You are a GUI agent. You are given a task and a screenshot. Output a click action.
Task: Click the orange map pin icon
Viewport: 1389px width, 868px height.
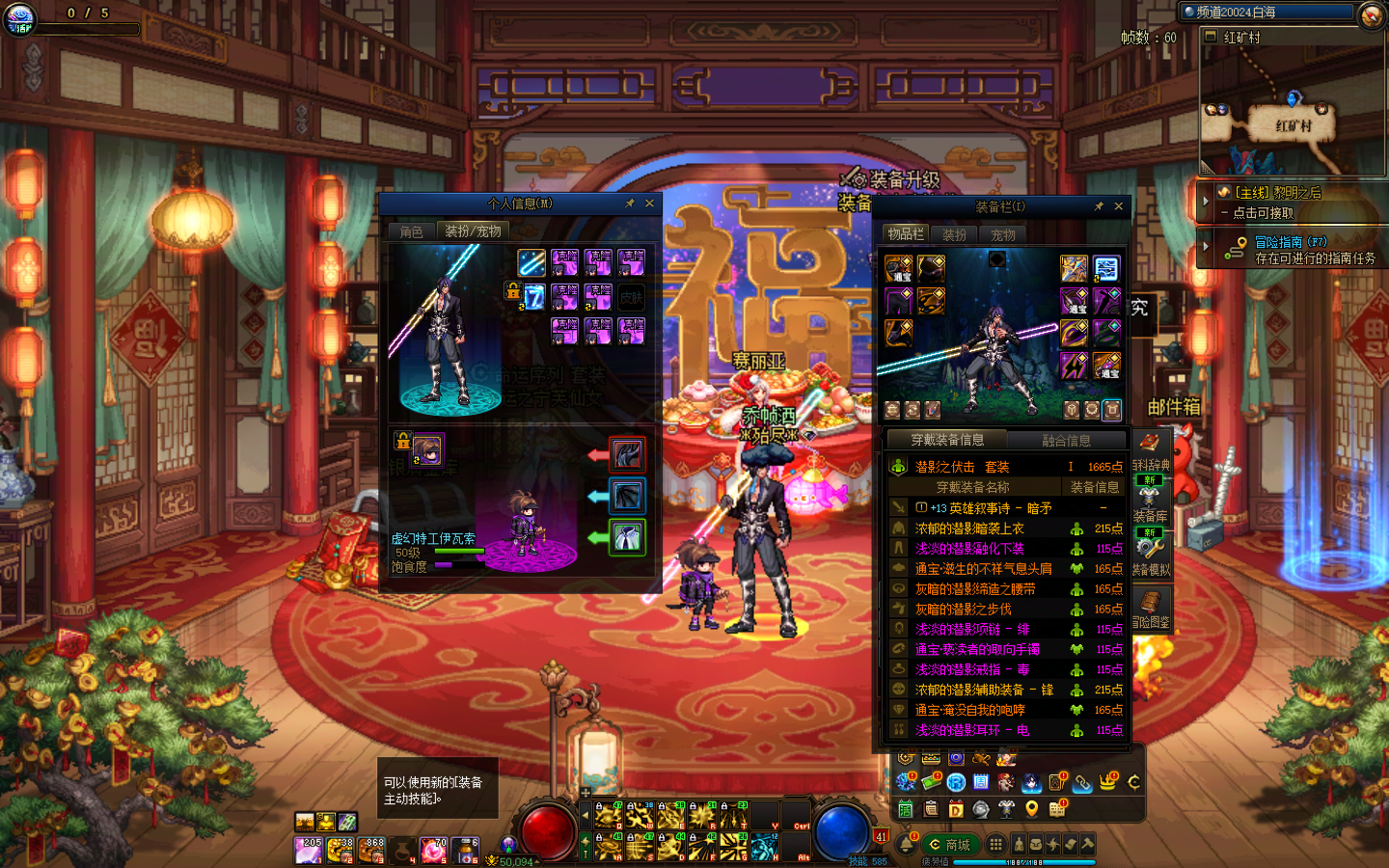(x=1031, y=809)
